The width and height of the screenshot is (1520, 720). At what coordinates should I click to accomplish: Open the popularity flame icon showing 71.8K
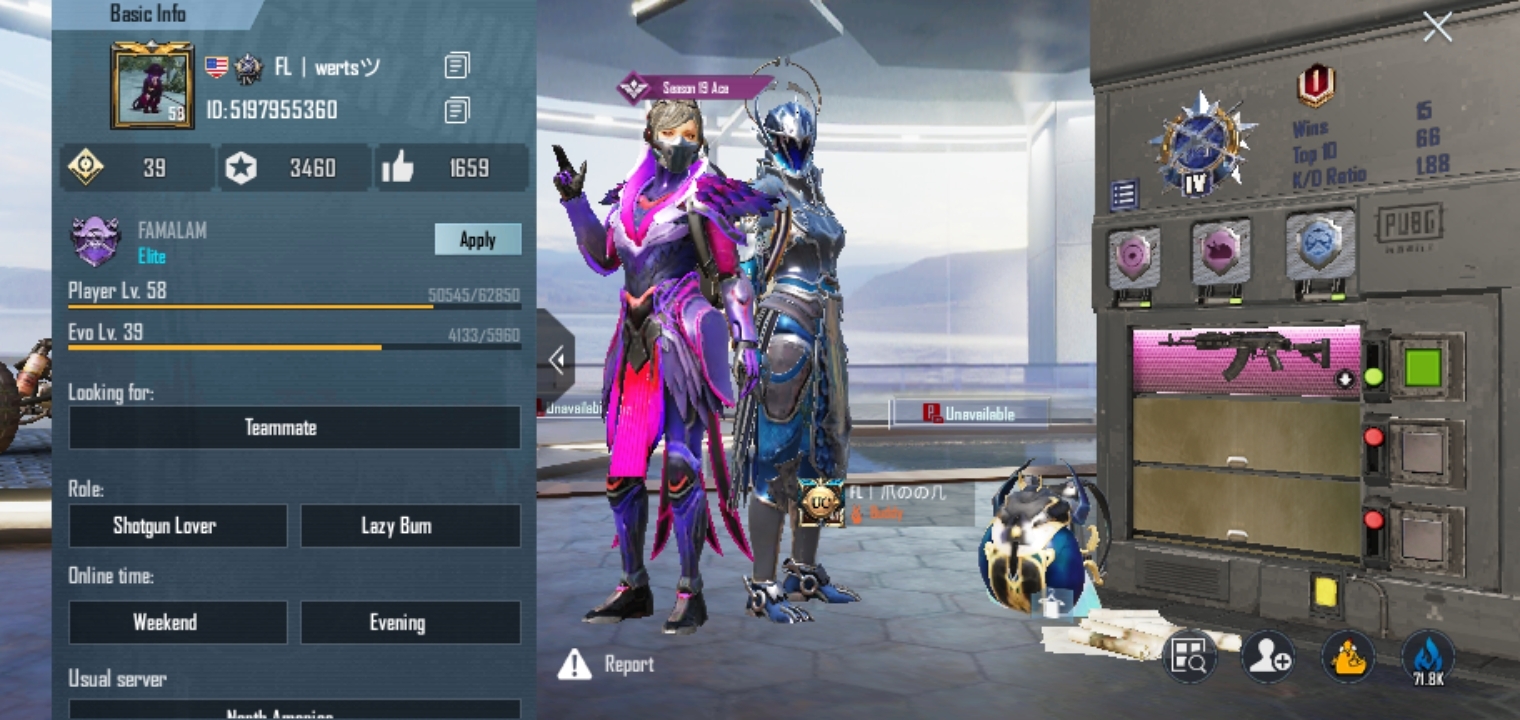[1428, 657]
